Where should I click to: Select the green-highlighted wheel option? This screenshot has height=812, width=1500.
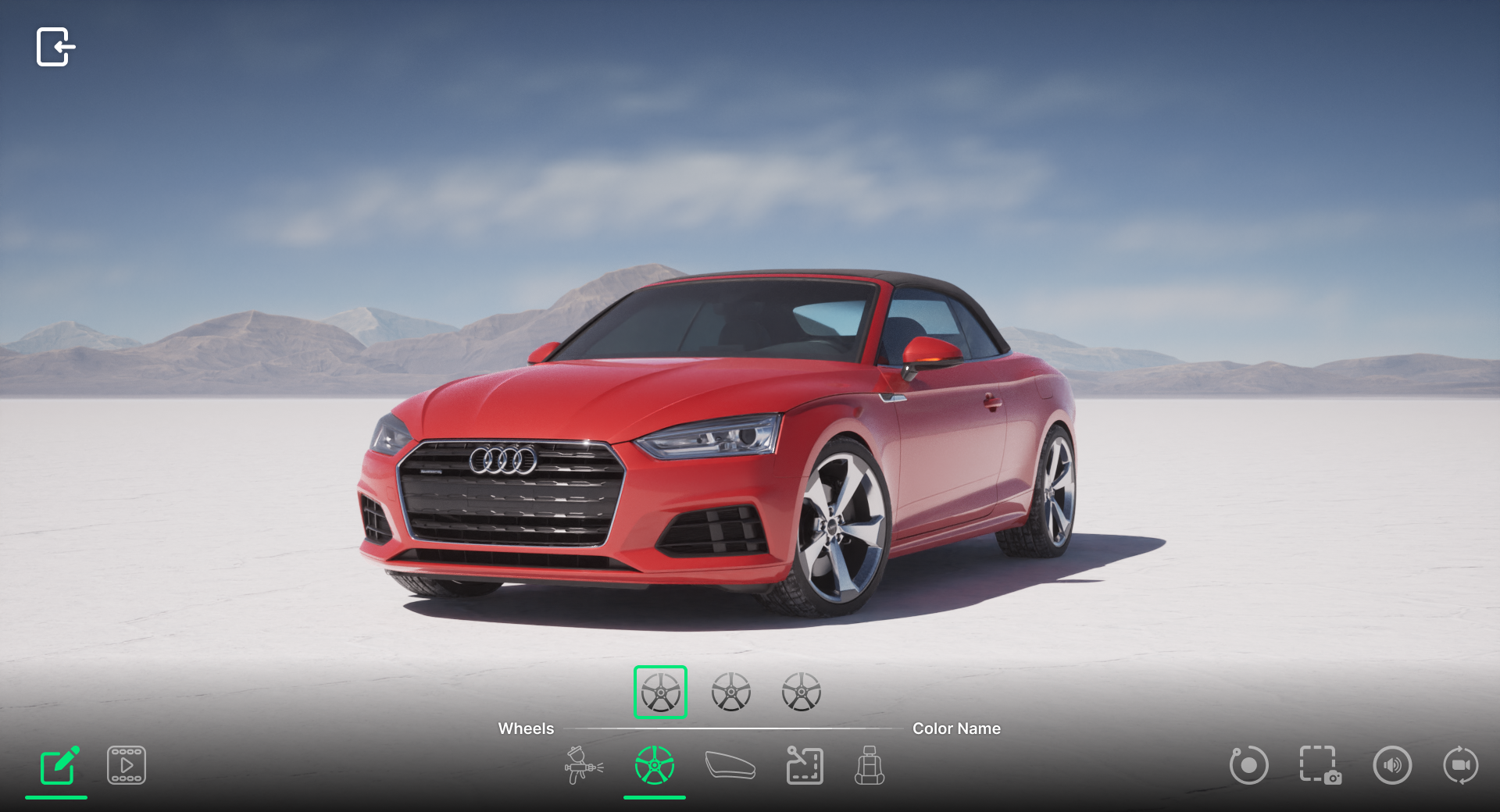coord(660,693)
